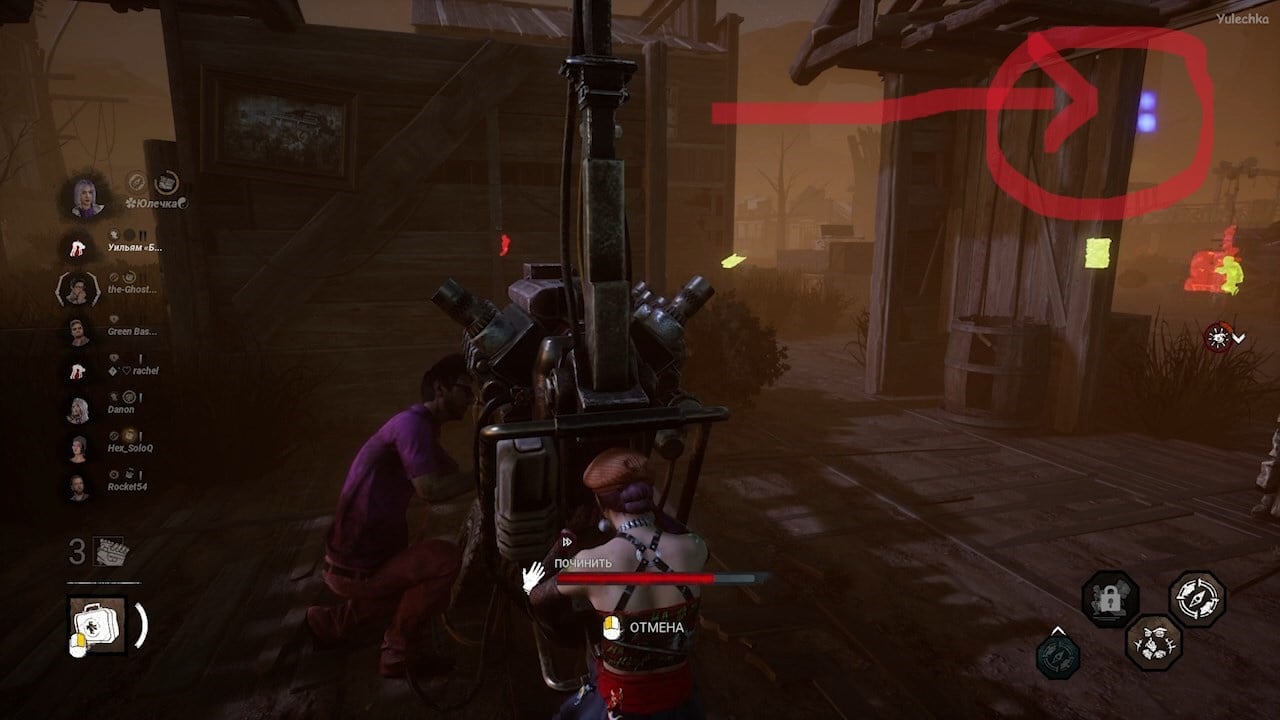Toggle the paused progress marks next to Уильям
The width and height of the screenshot is (1280, 720).
[x=141, y=232]
